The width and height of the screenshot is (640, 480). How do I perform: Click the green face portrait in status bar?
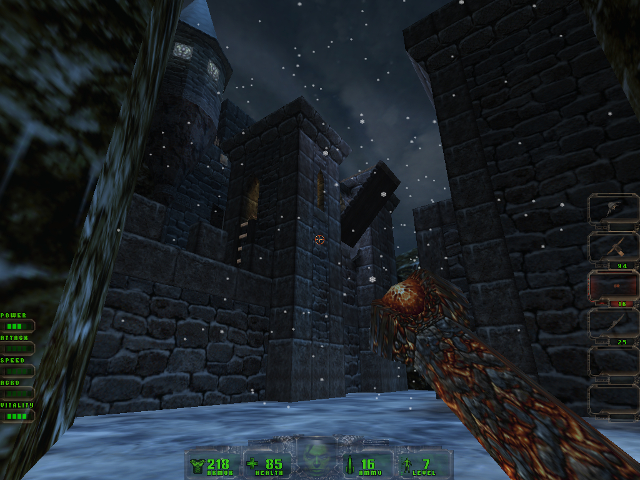[318, 456]
